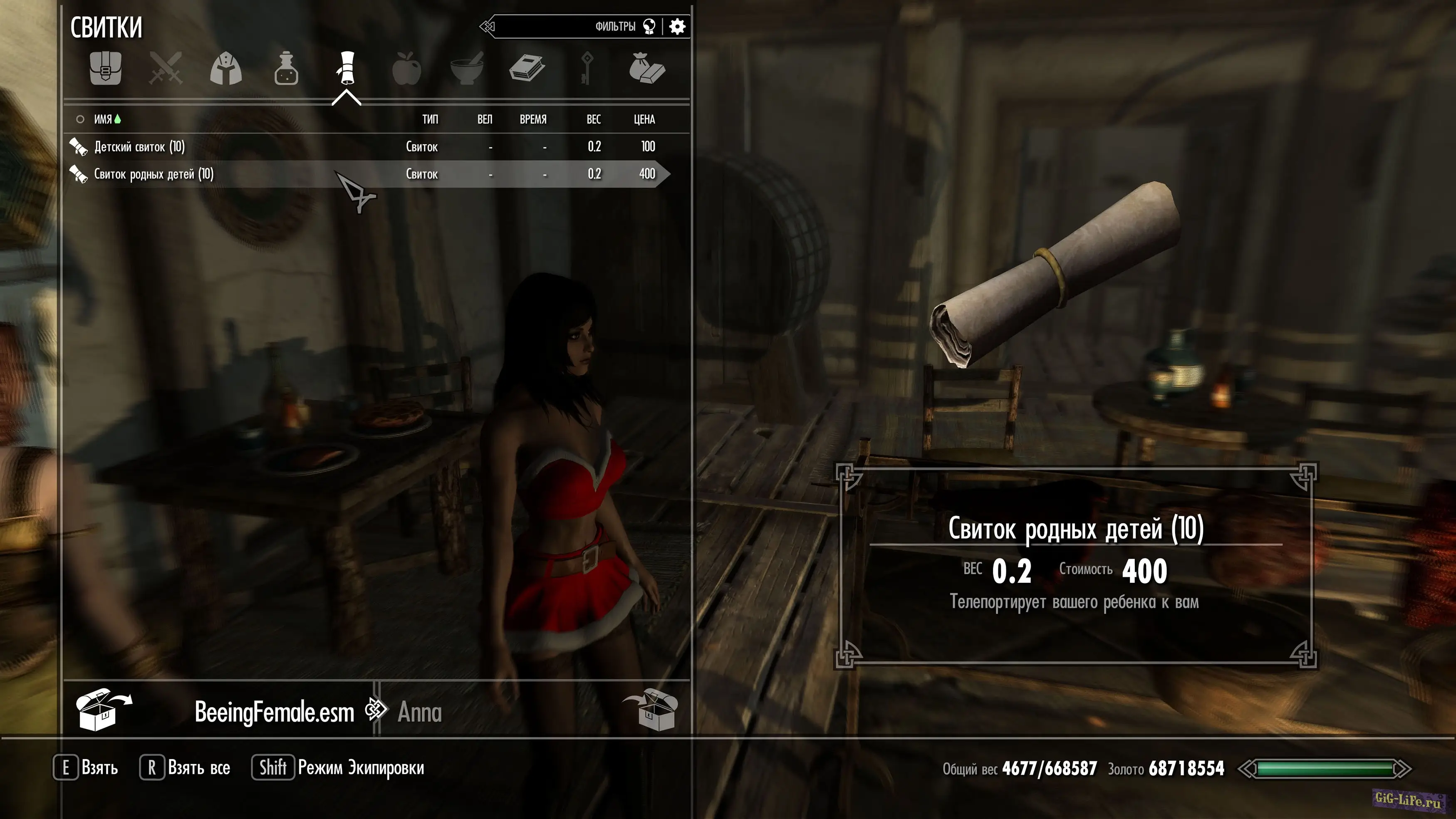This screenshot has width=1456, height=819.
Task: Open the mortar ingredients category
Action: (467, 68)
